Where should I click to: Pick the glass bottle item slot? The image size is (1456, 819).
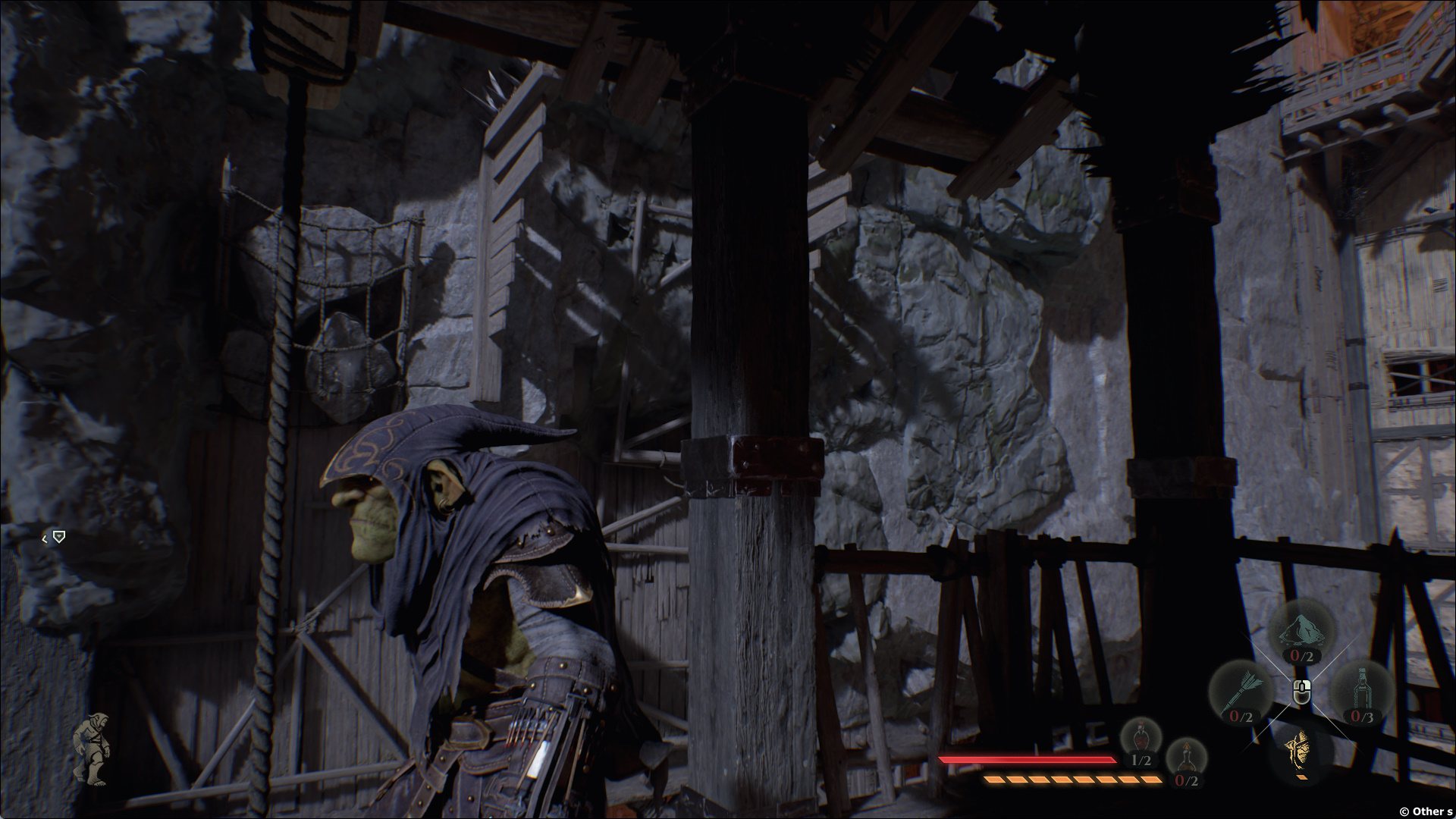click(1362, 692)
